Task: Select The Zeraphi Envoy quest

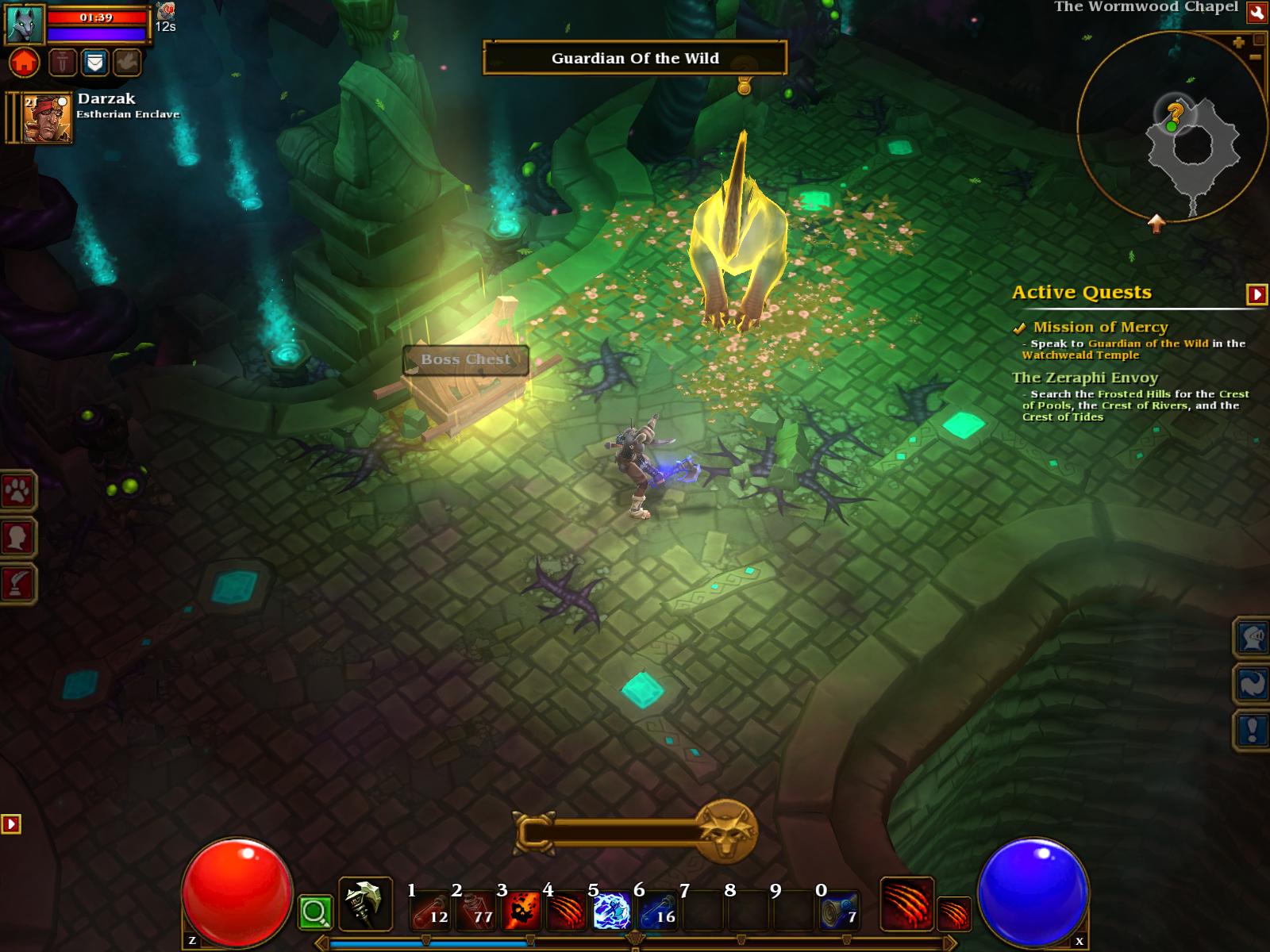Action: [x=1084, y=378]
